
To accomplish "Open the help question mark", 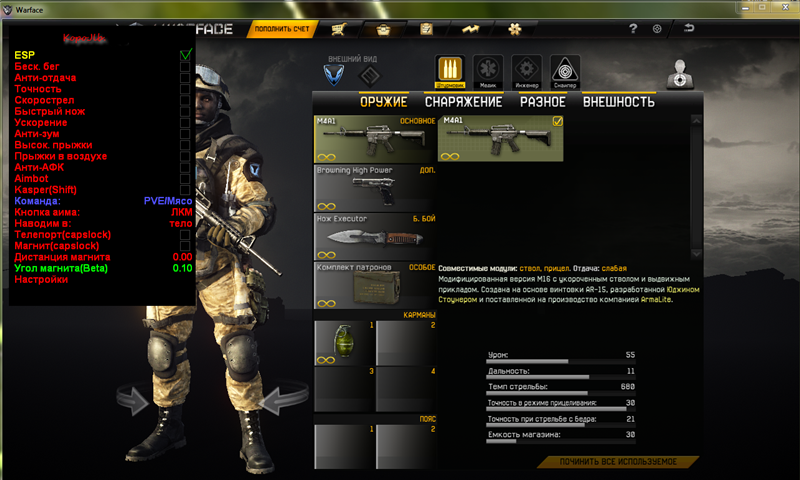I will [632, 29].
